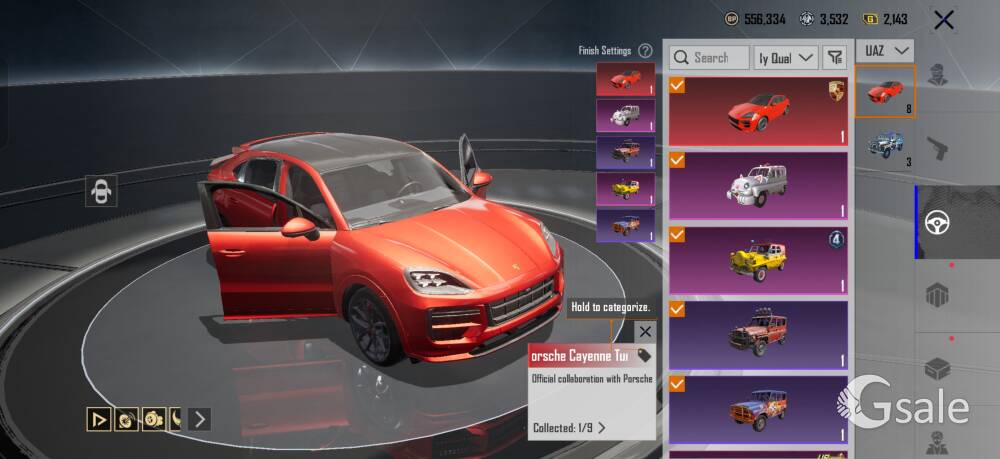Screen dimensions: 1000x459
Task: Pick the rusty red UAZ skin card
Action: (x=758, y=334)
